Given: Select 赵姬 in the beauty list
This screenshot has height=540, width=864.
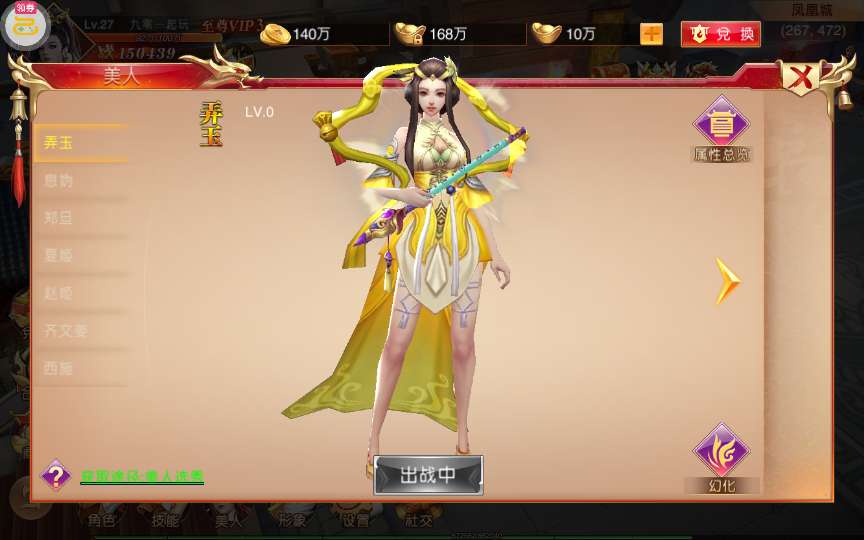Looking at the screenshot, I should tap(80, 293).
